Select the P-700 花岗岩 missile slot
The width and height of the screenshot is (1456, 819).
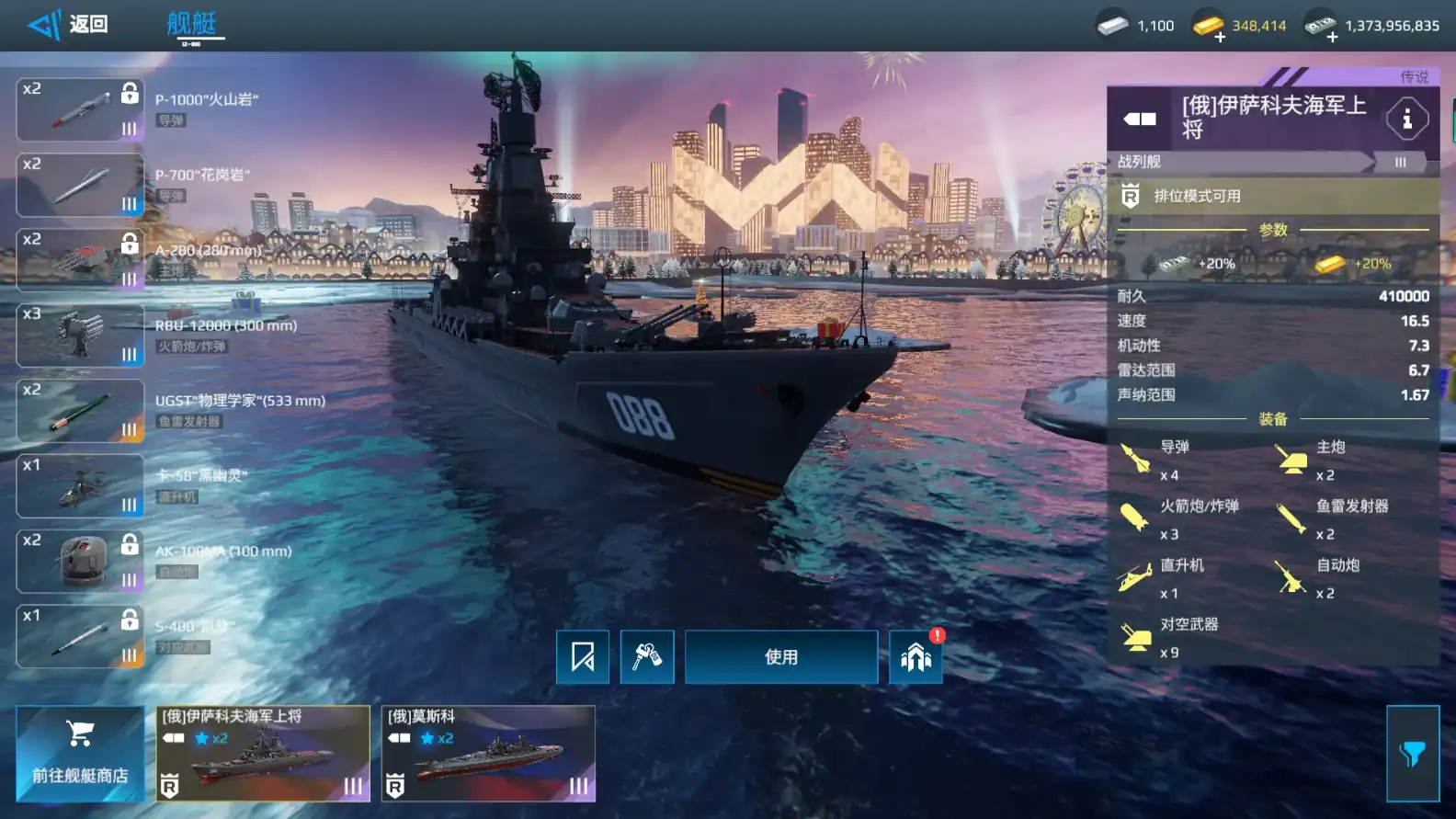pos(80,185)
